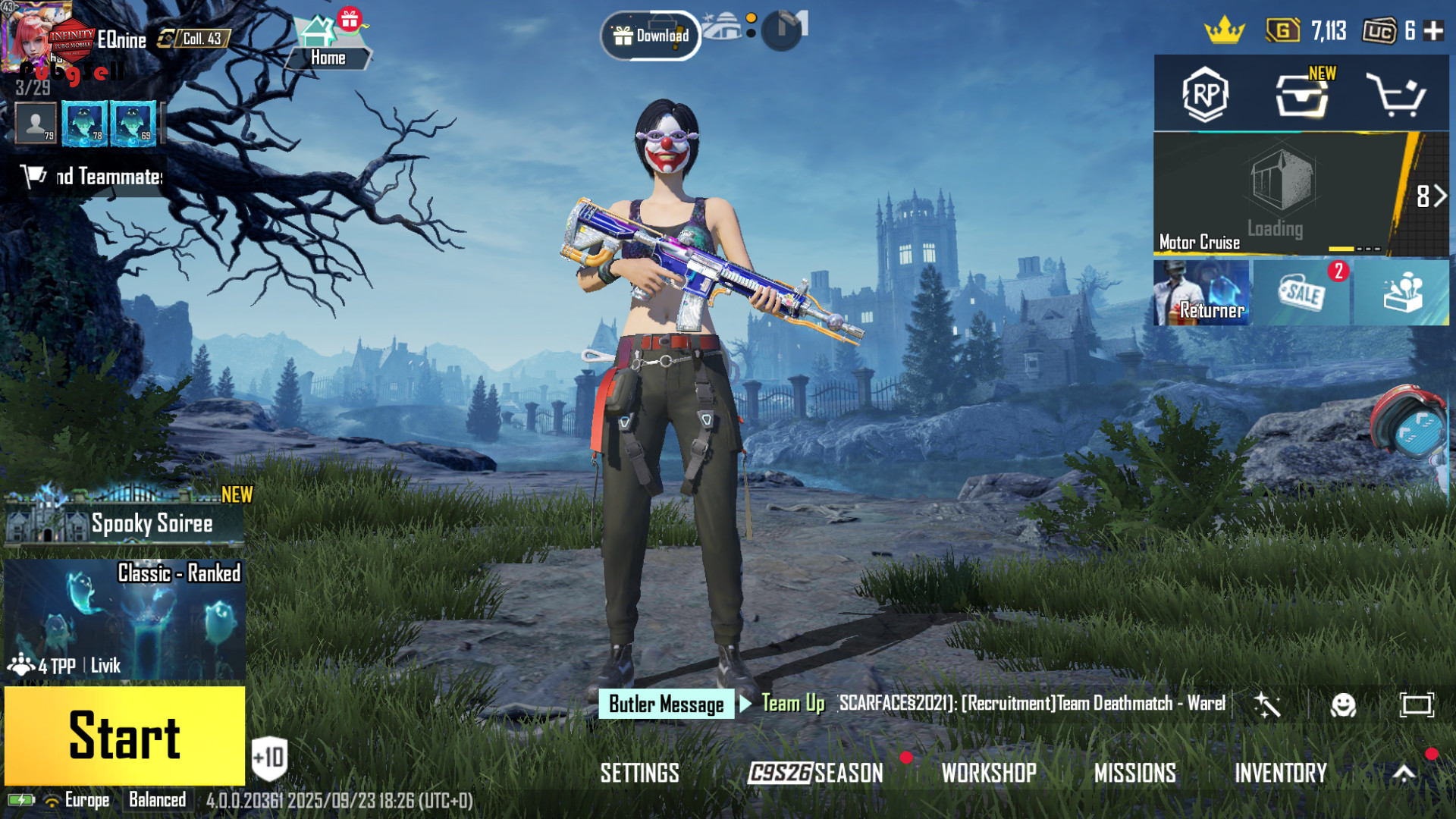This screenshot has width=1456, height=819.
Task: Open the shopping cart shop
Action: point(1395,95)
